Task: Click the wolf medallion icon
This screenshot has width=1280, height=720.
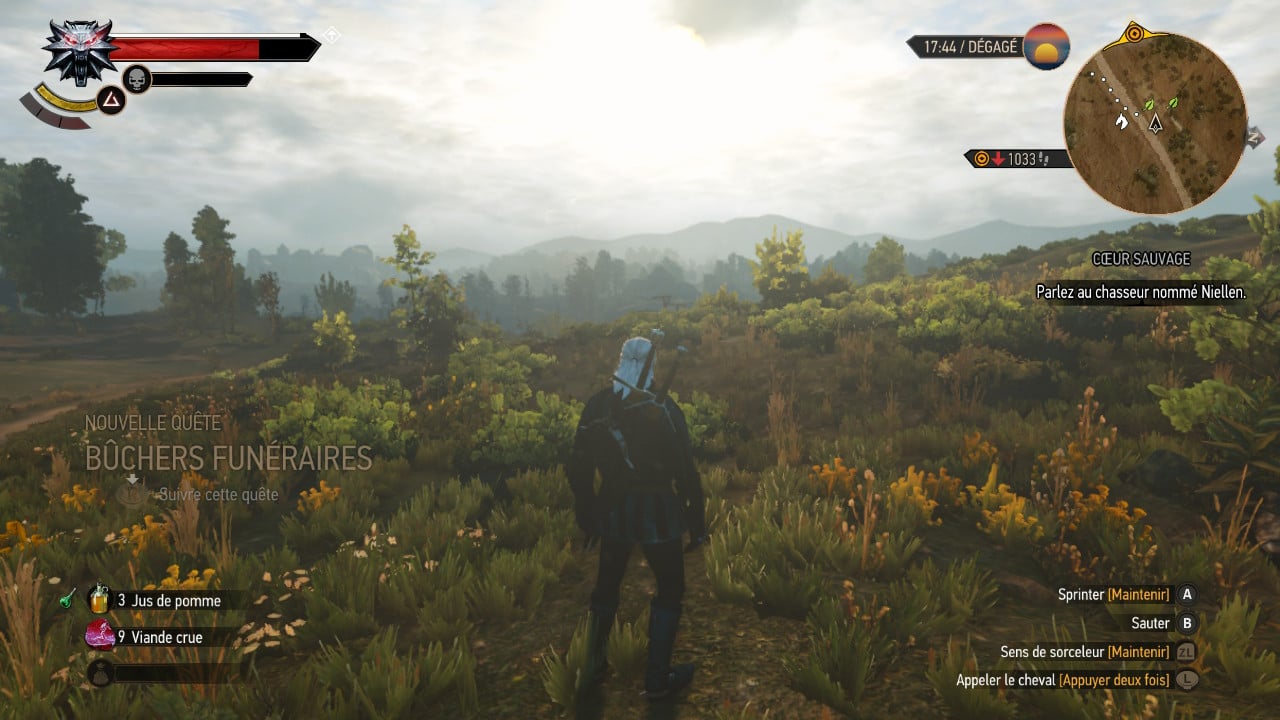Action: coord(79,50)
